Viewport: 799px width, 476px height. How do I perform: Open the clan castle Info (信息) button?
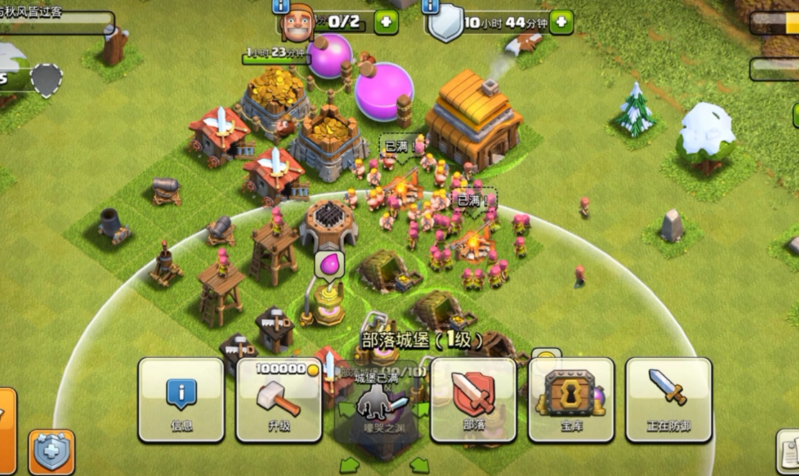pos(180,400)
